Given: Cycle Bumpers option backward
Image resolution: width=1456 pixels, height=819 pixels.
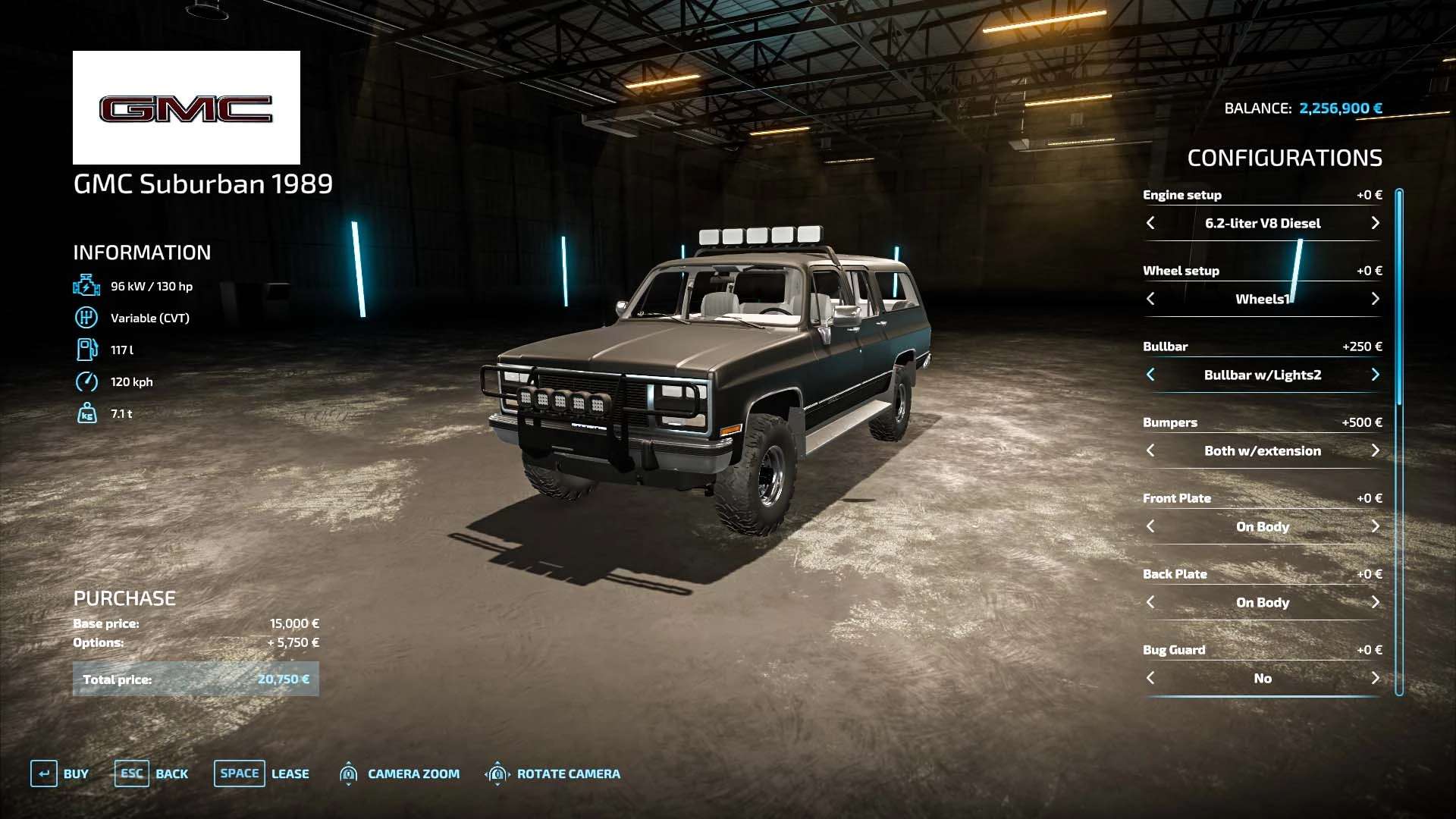Looking at the screenshot, I should tap(1150, 450).
